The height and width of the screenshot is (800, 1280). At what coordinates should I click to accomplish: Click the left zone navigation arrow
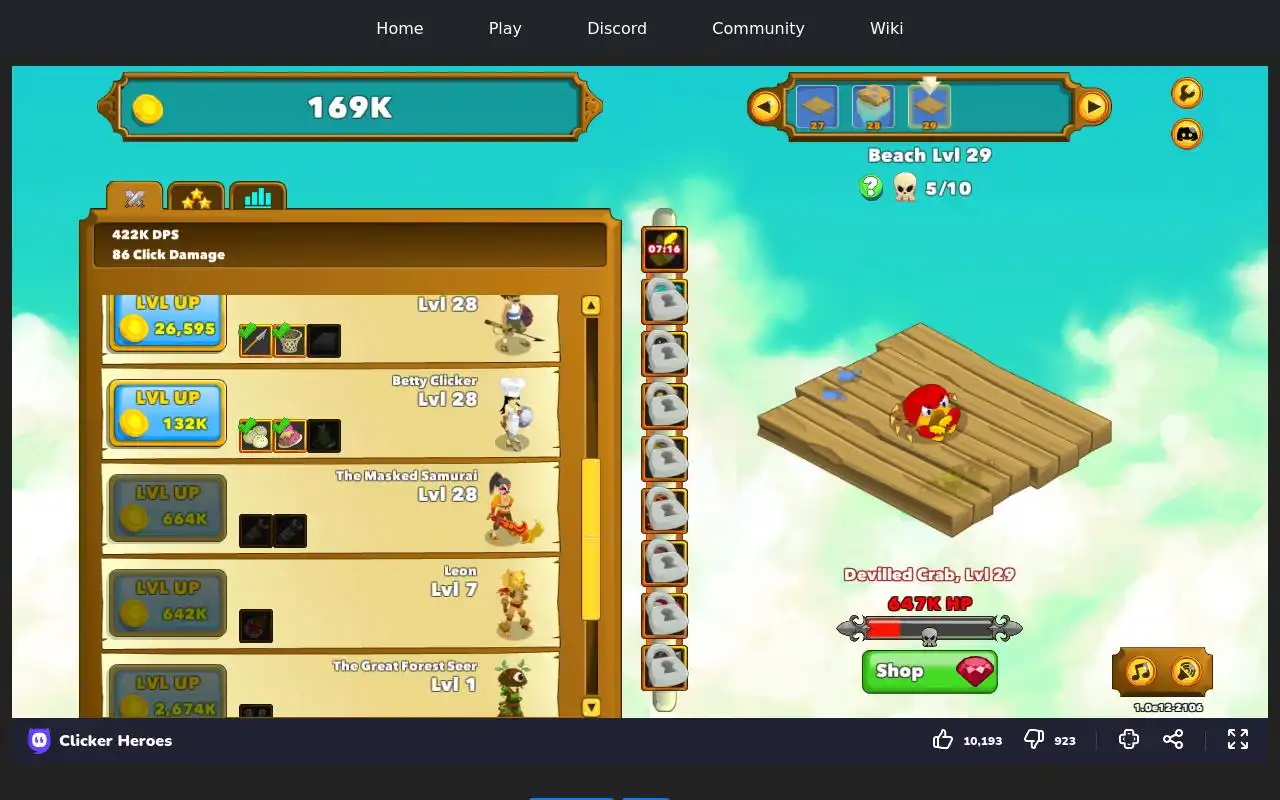click(765, 106)
